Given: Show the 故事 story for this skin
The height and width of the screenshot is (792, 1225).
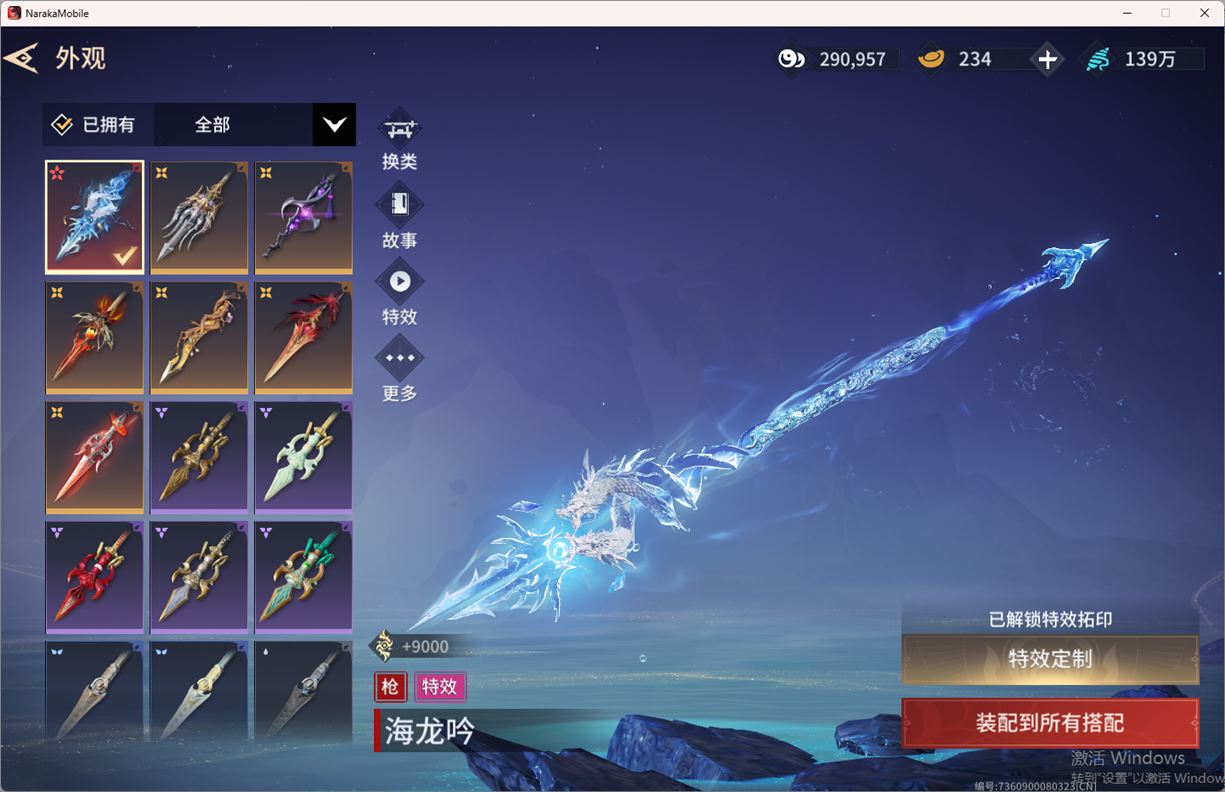Looking at the screenshot, I should pyautogui.click(x=399, y=215).
